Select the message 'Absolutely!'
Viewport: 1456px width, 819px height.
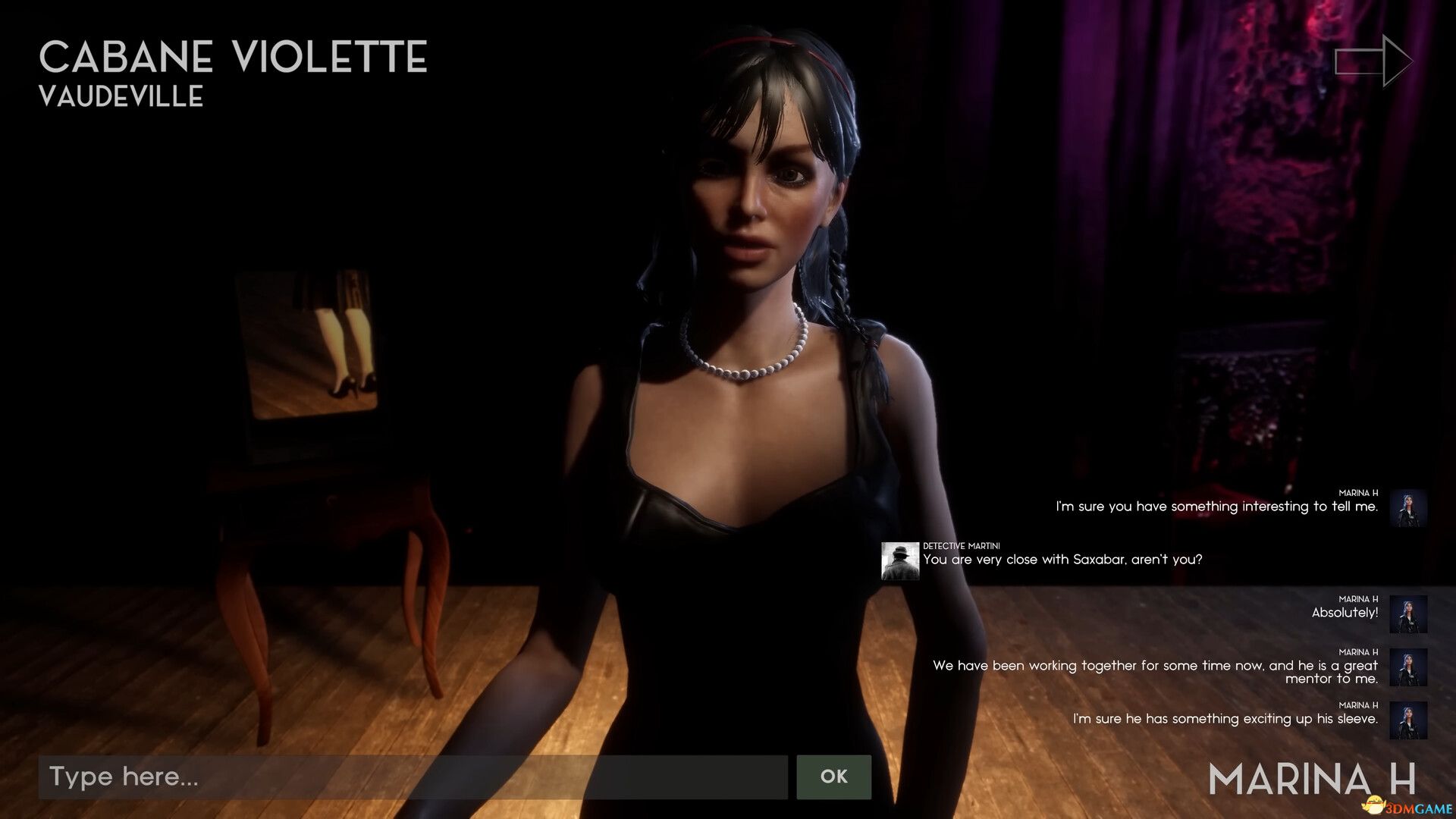(1344, 610)
